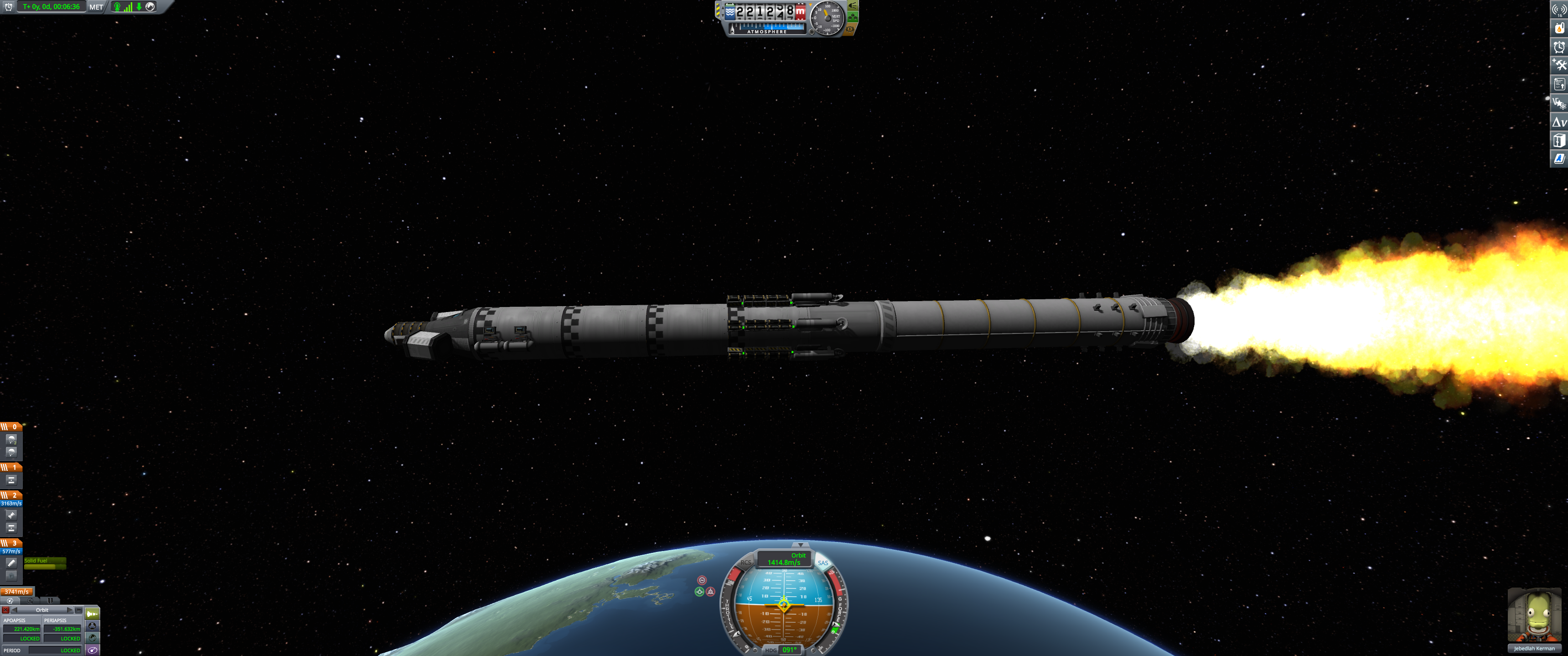Open the CommNet signal antenna icon
Viewport: 1568px width, 656px height.
click(1558, 9)
